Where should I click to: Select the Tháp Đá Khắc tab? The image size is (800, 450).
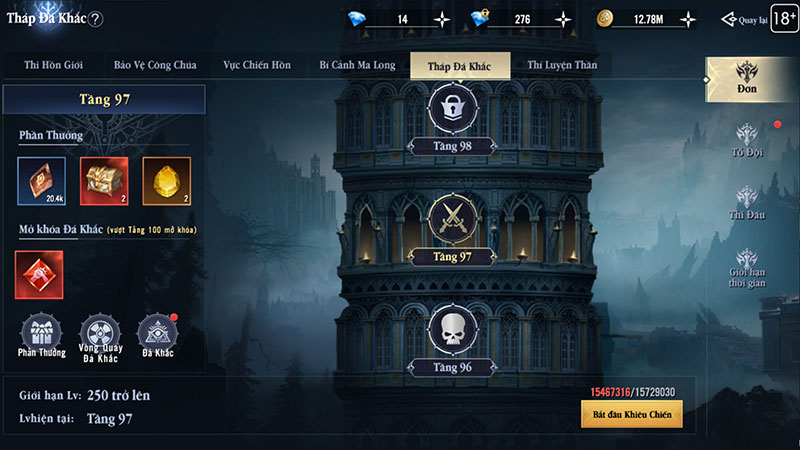point(460,66)
